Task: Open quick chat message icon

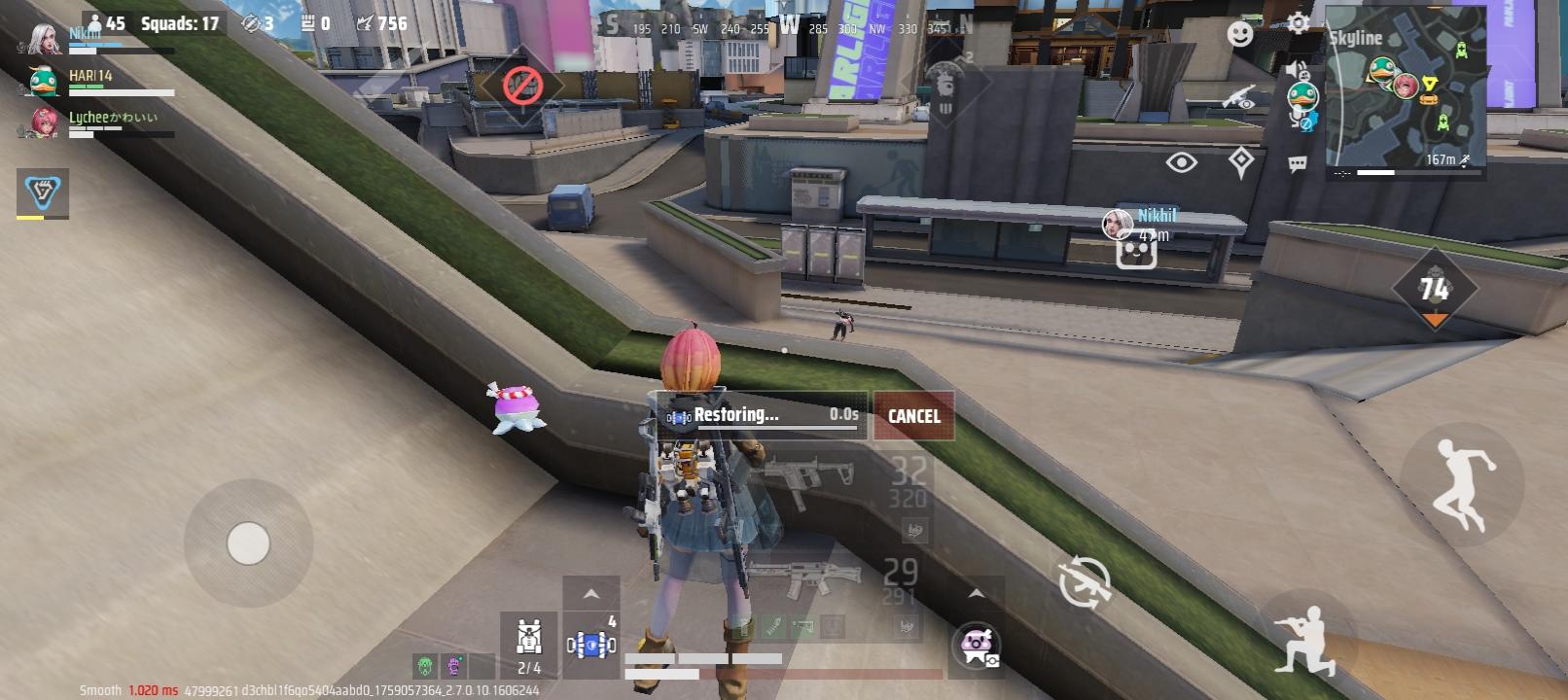Action: [x=1297, y=161]
